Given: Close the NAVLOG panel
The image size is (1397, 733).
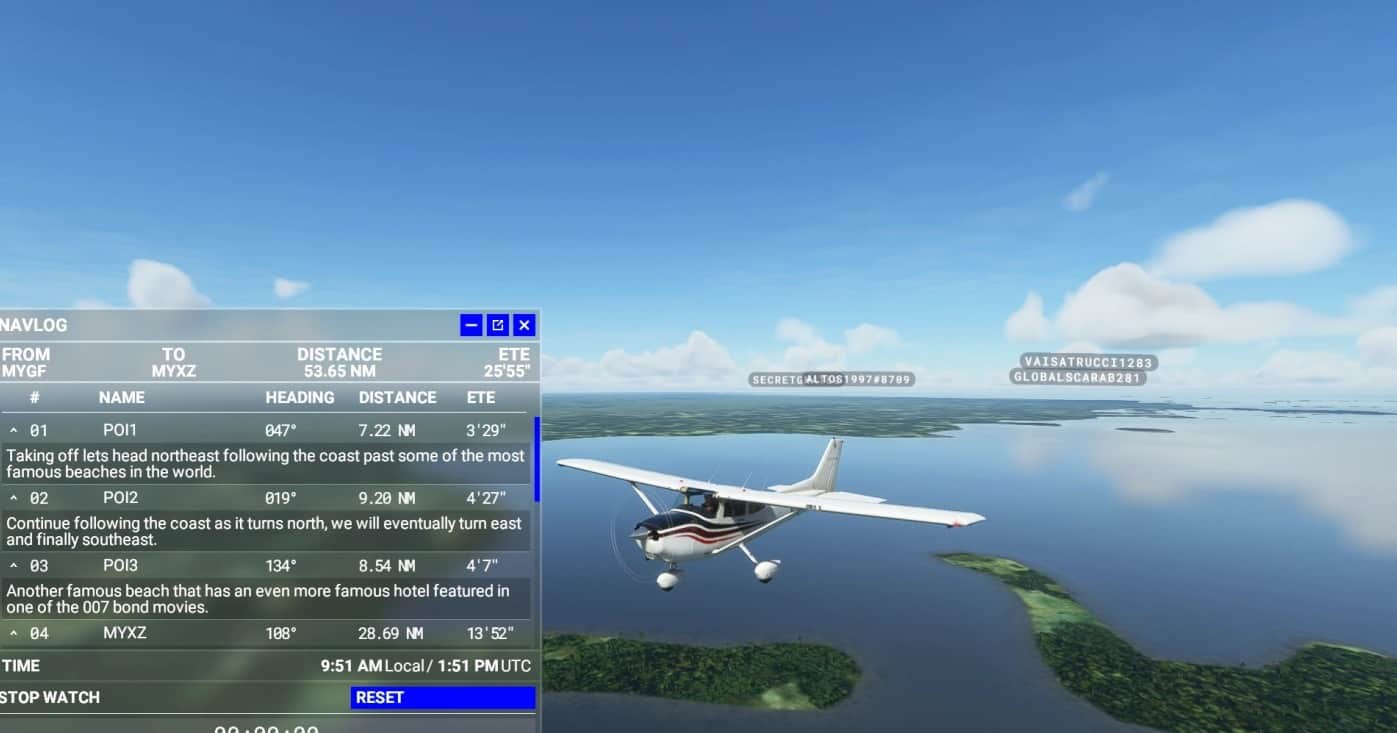Looking at the screenshot, I should click(x=524, y=325).
